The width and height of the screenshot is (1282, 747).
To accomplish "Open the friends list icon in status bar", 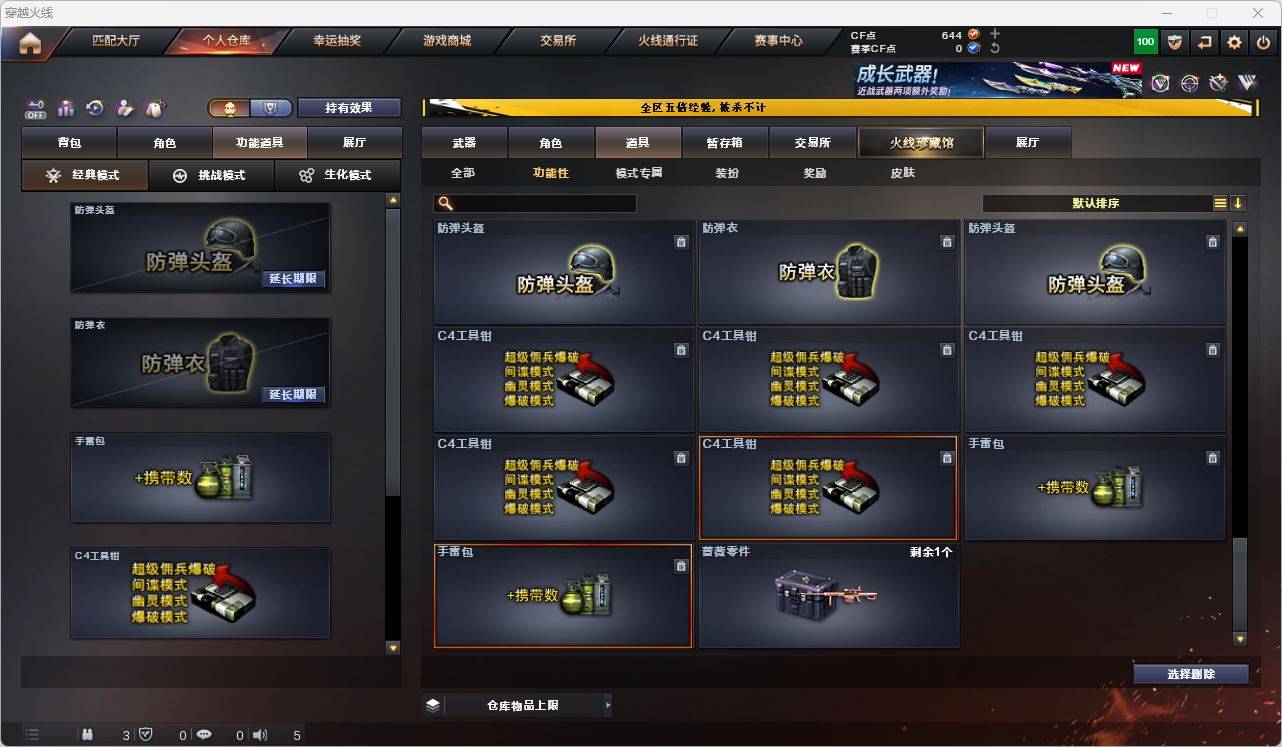I will [88, 735].
